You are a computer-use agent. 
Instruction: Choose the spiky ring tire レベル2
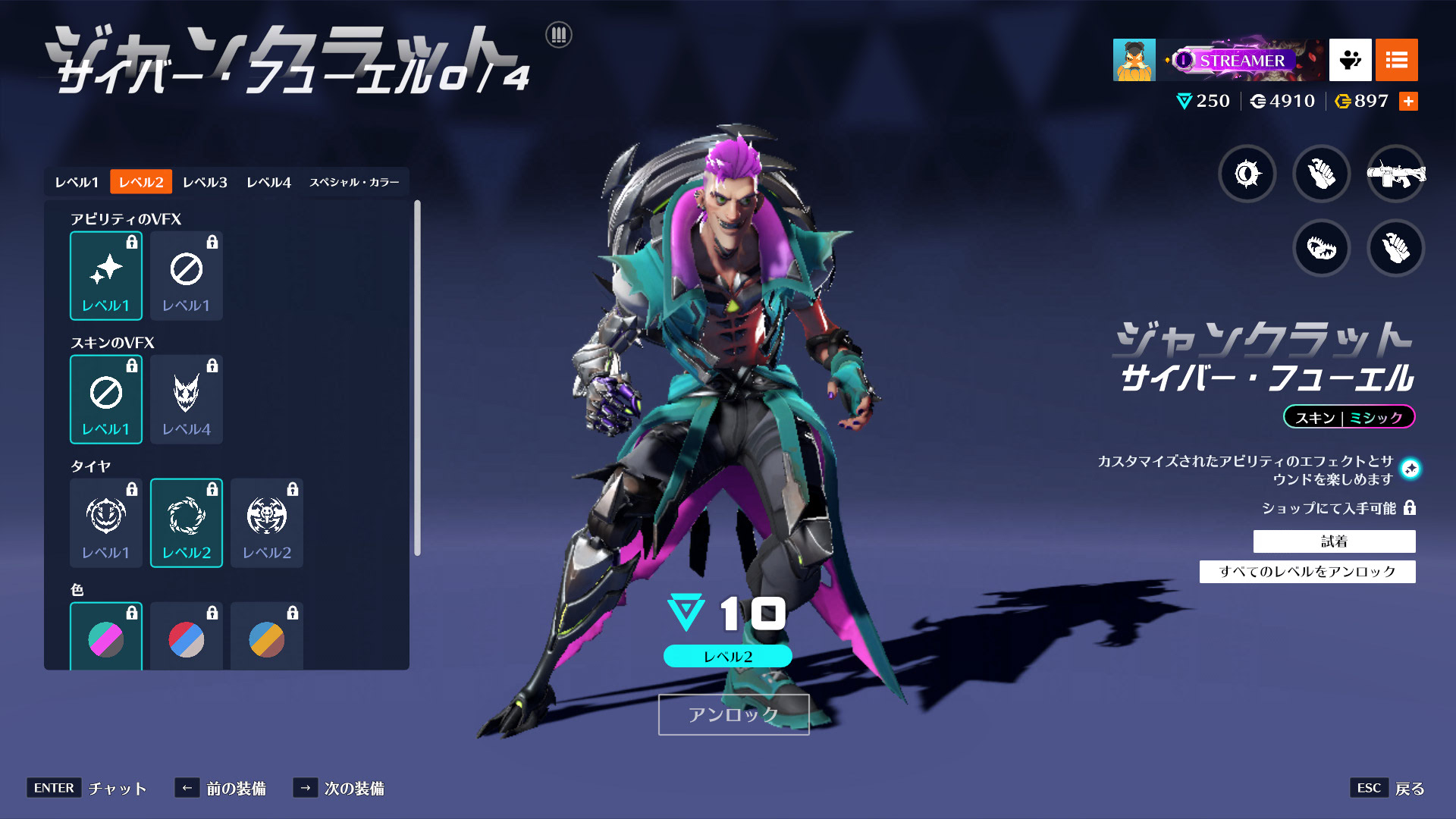(187, 523)
